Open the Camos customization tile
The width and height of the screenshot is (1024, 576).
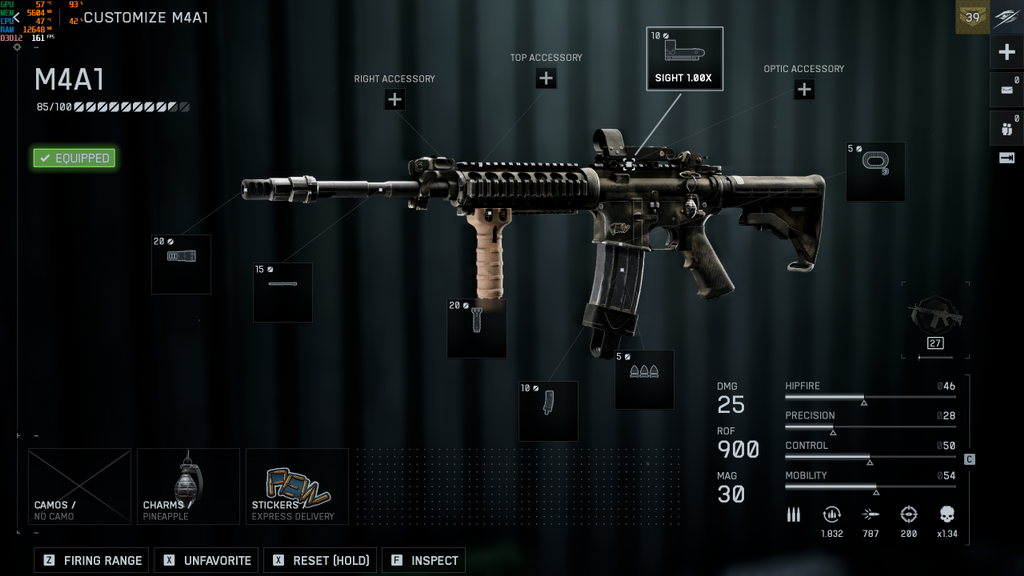(80, 486)
